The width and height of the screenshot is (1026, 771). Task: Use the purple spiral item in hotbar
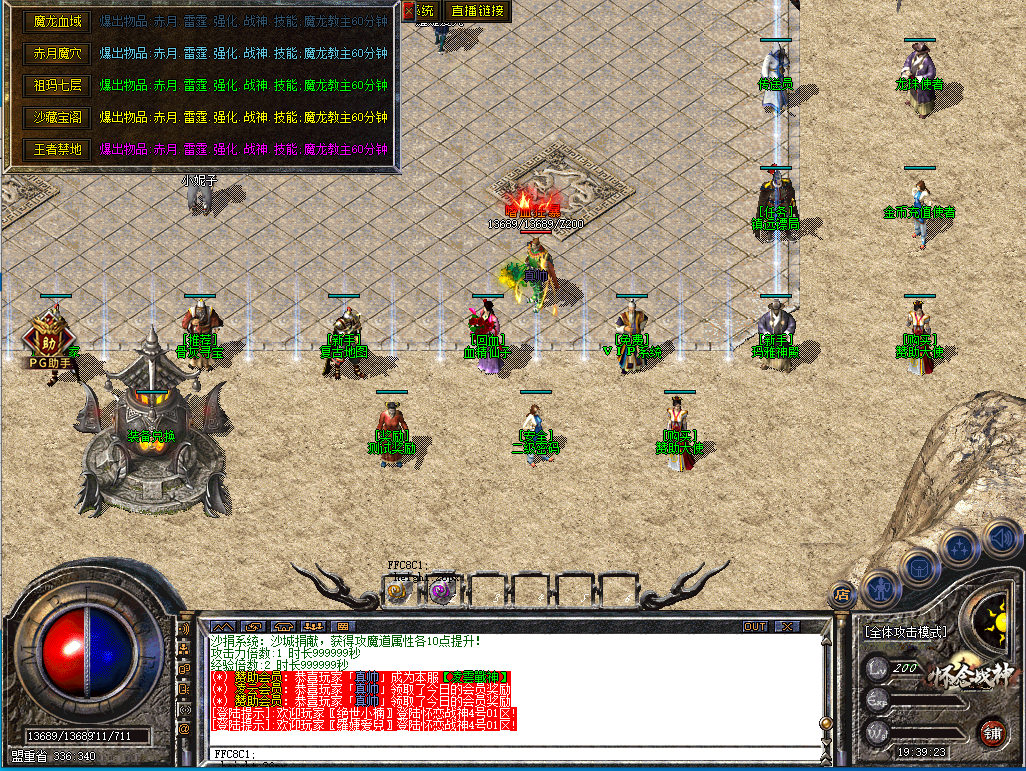[x=440, y=593]
